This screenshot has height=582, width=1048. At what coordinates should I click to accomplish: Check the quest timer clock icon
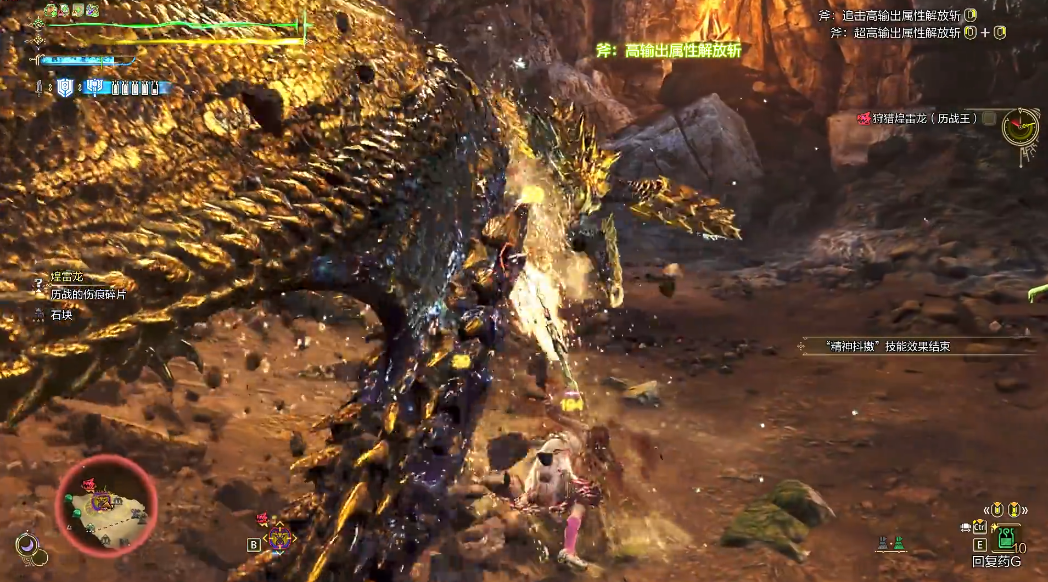tap(1021, 127)
